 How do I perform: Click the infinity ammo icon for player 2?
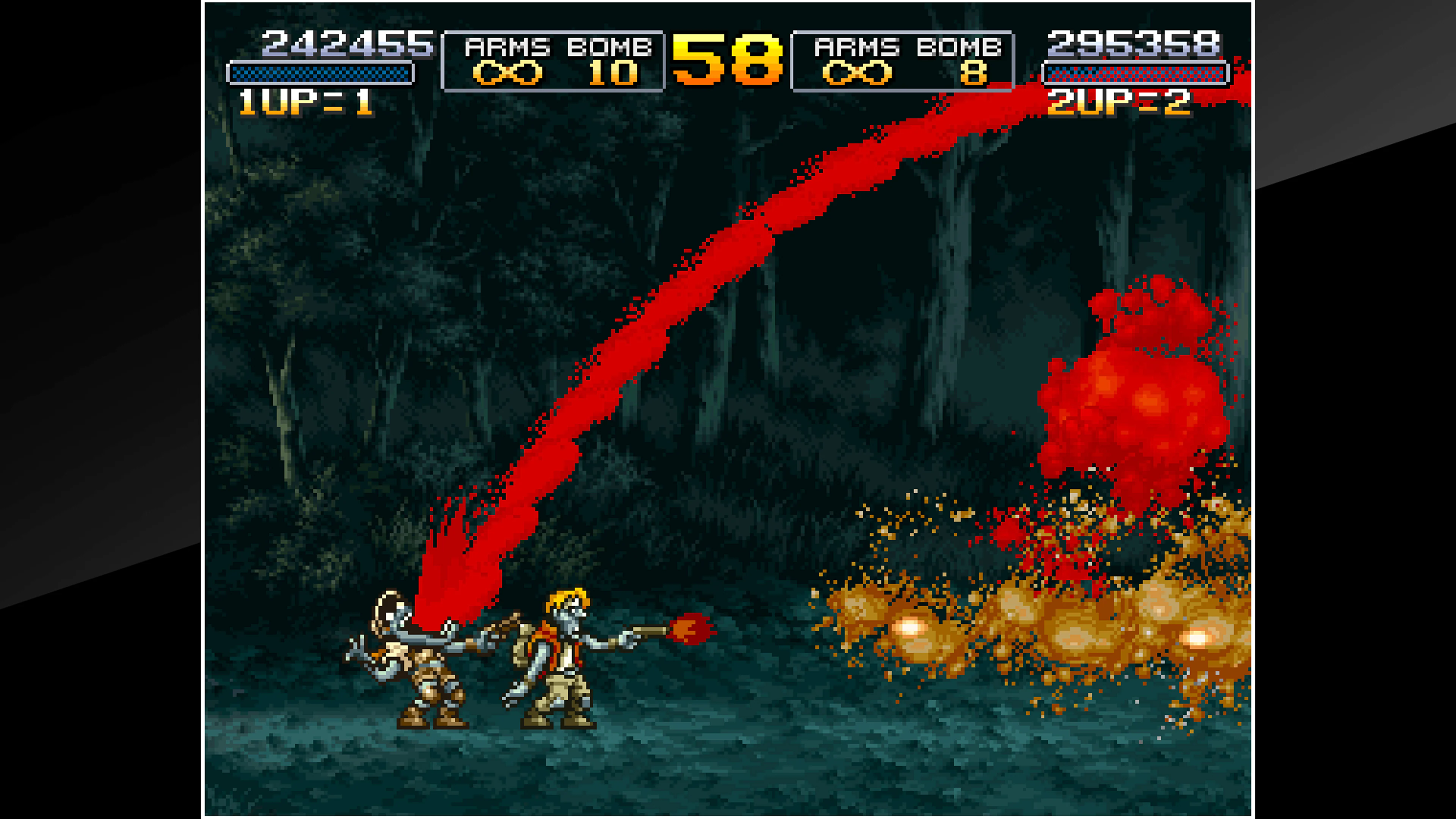pyautogui.click(x=857, y=72)
